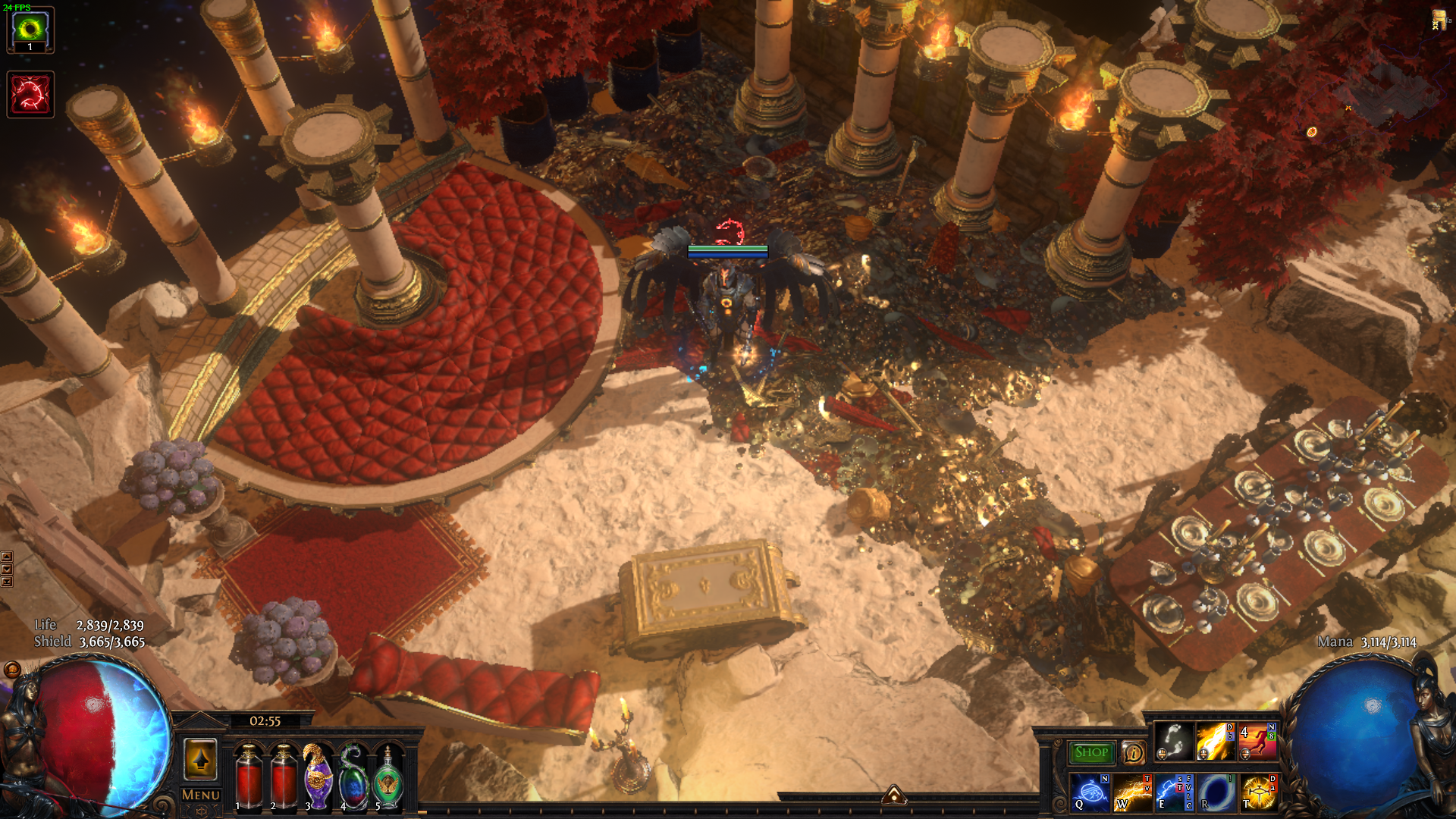Viewport: 1456px width, 819px height.
Task: Click the yellow level-up arrow button
Action: pyautogui.click(x=201, y=758)
